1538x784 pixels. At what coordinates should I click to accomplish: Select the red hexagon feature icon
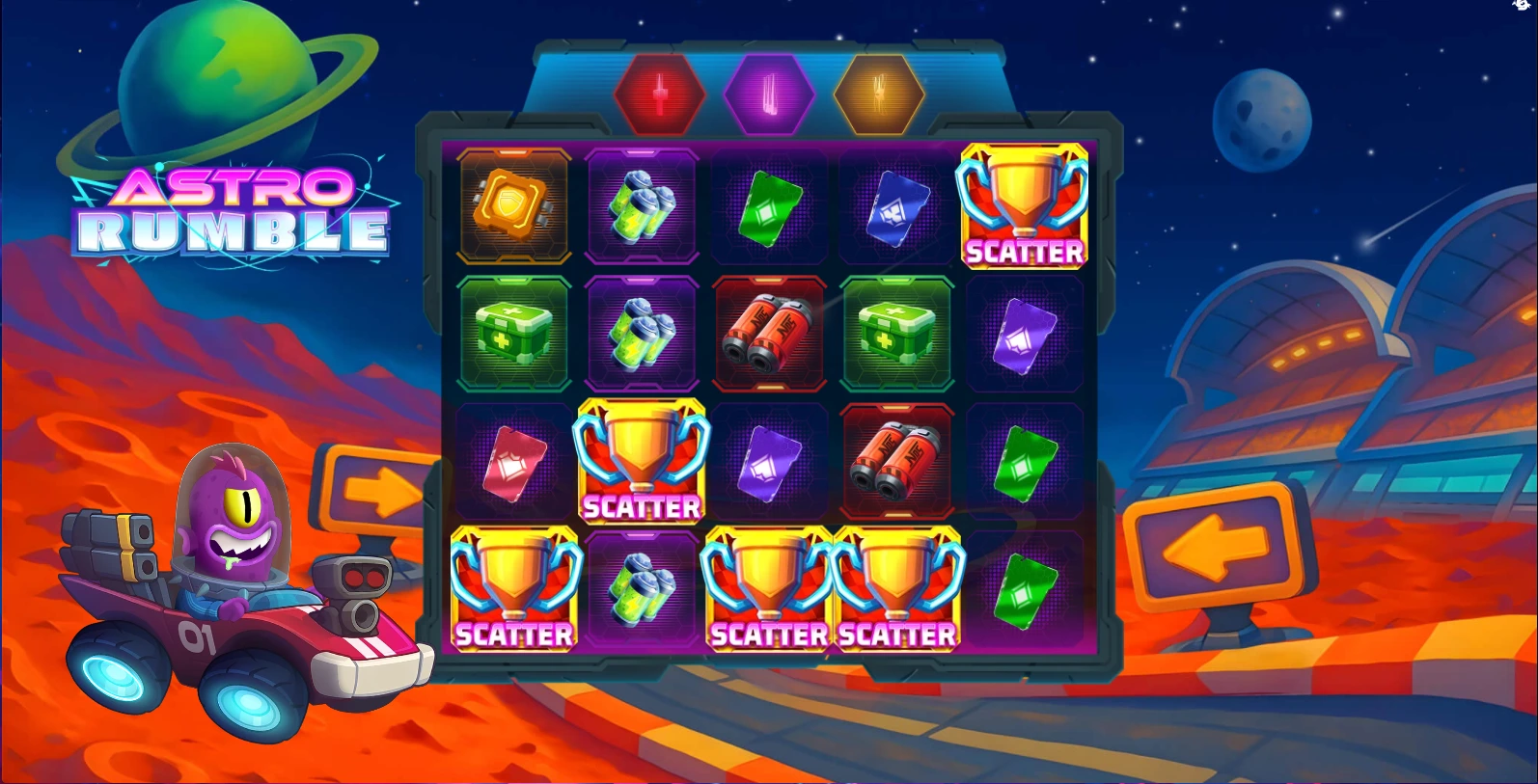[661, 95]
